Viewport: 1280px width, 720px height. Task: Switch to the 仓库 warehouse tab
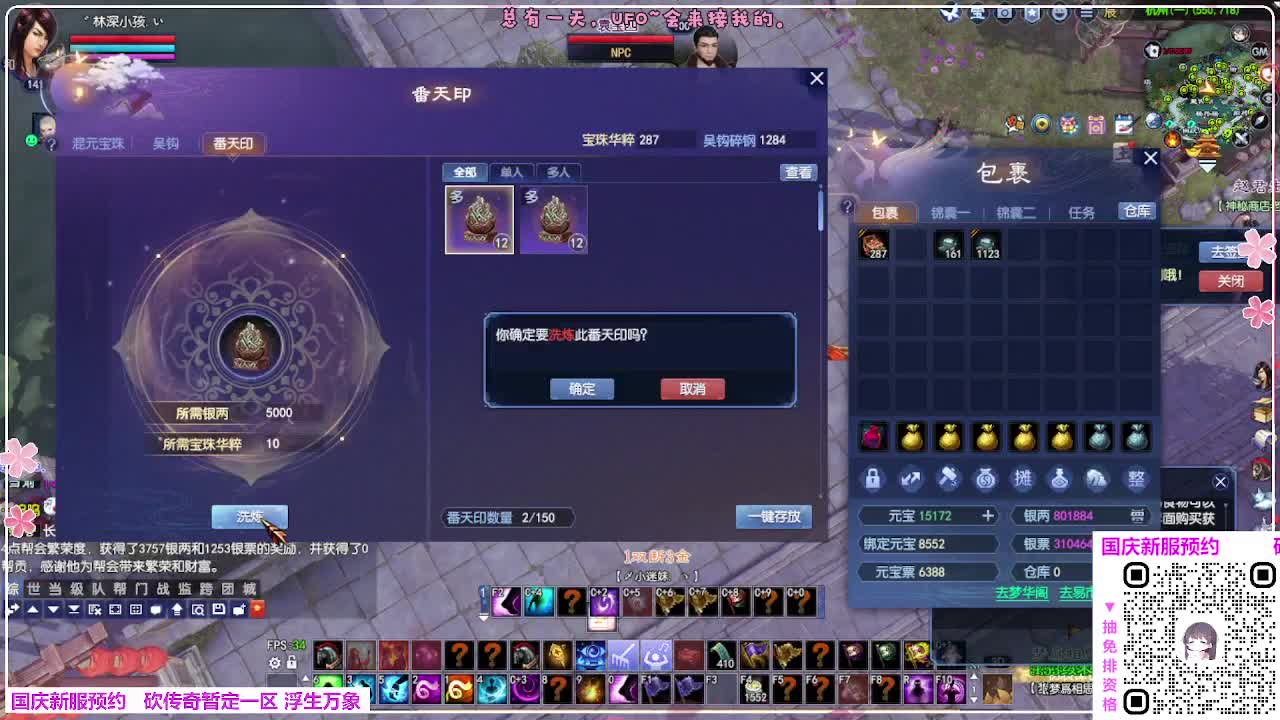point(1136,211)
